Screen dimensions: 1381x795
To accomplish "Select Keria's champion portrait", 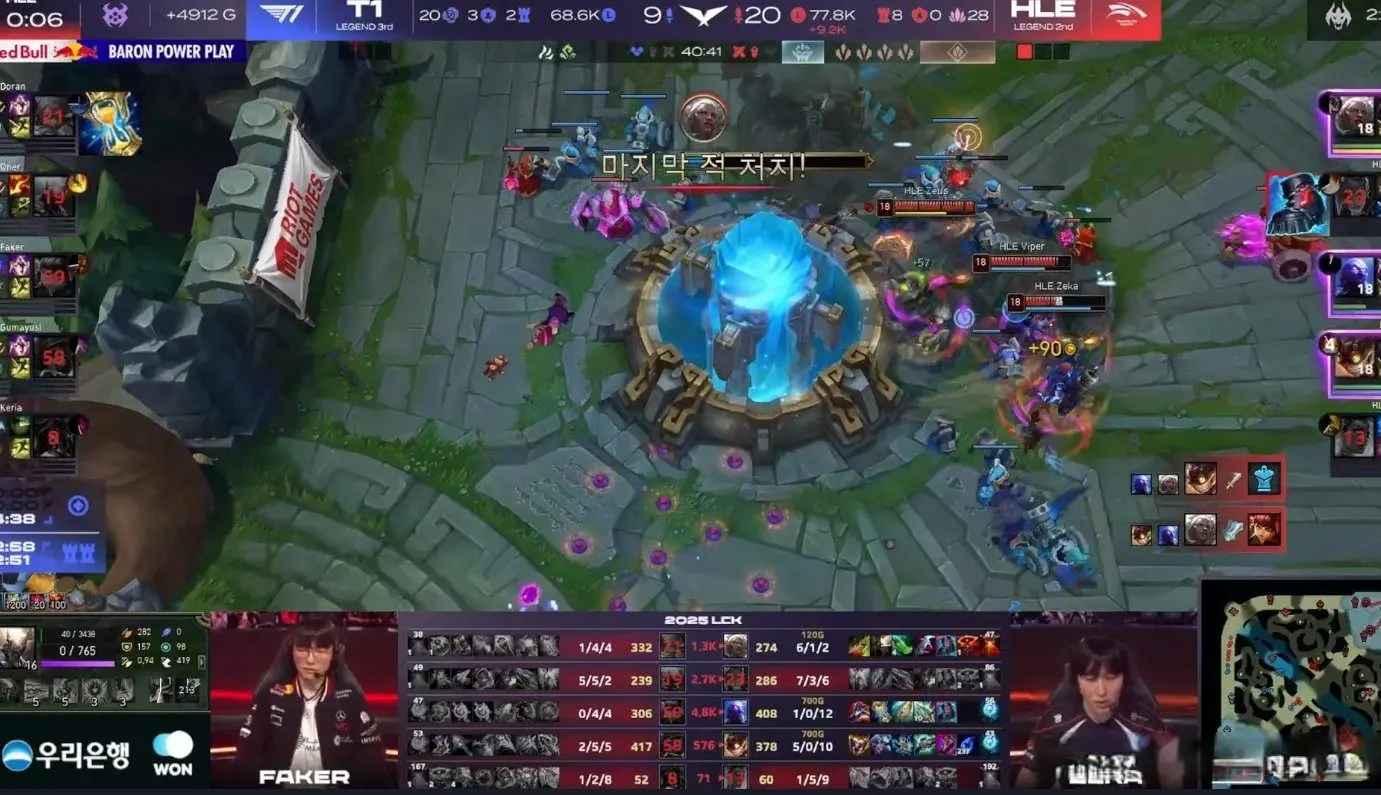I will tap(54, 438).
